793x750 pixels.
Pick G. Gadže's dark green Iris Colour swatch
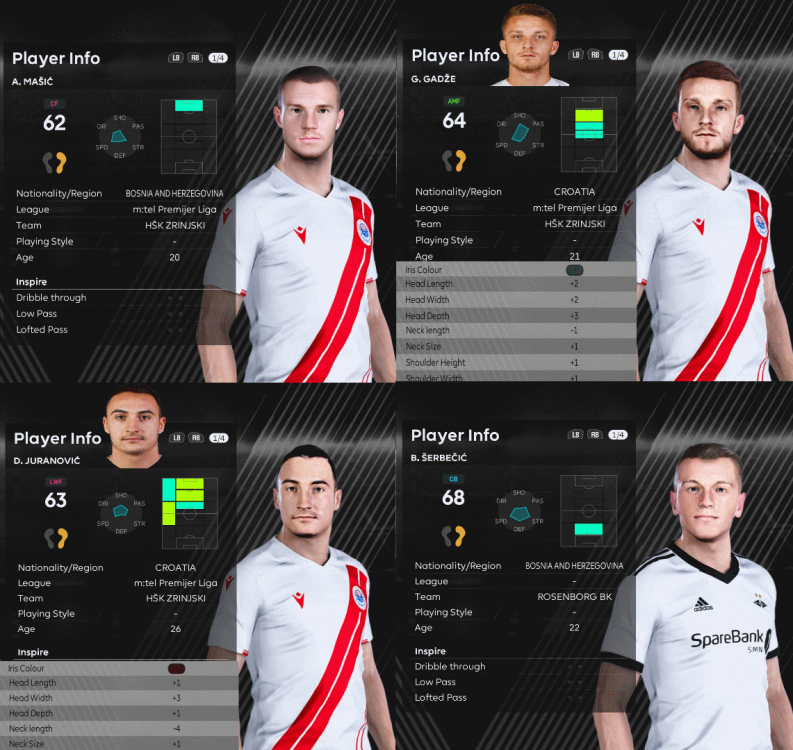pos(574,270)
